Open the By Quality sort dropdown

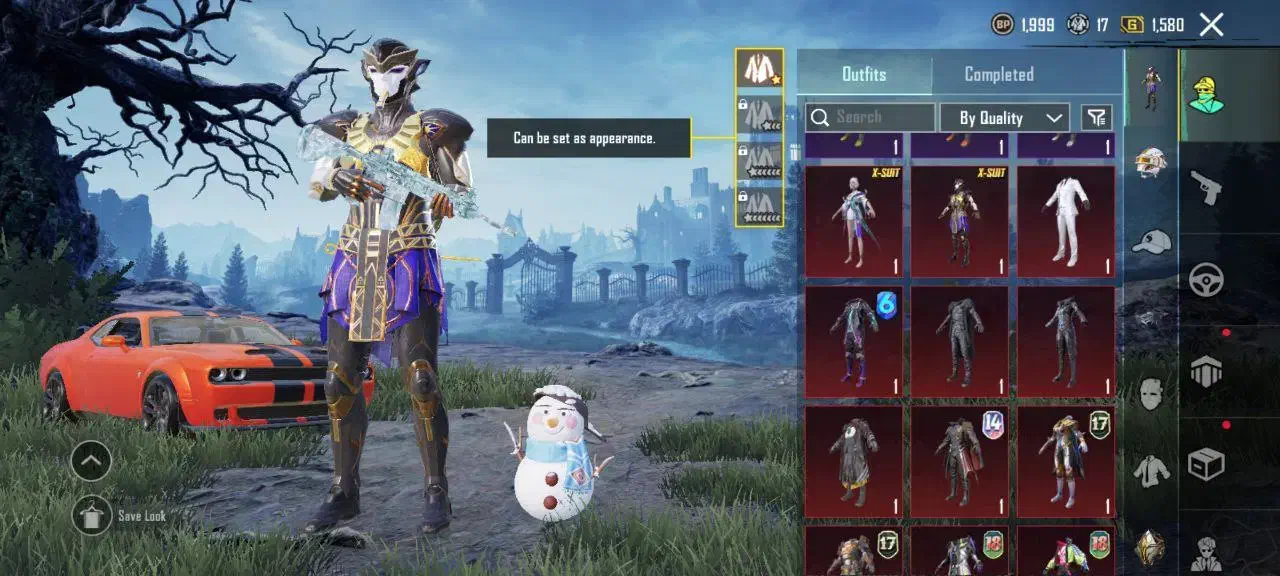pos(1004,118)
